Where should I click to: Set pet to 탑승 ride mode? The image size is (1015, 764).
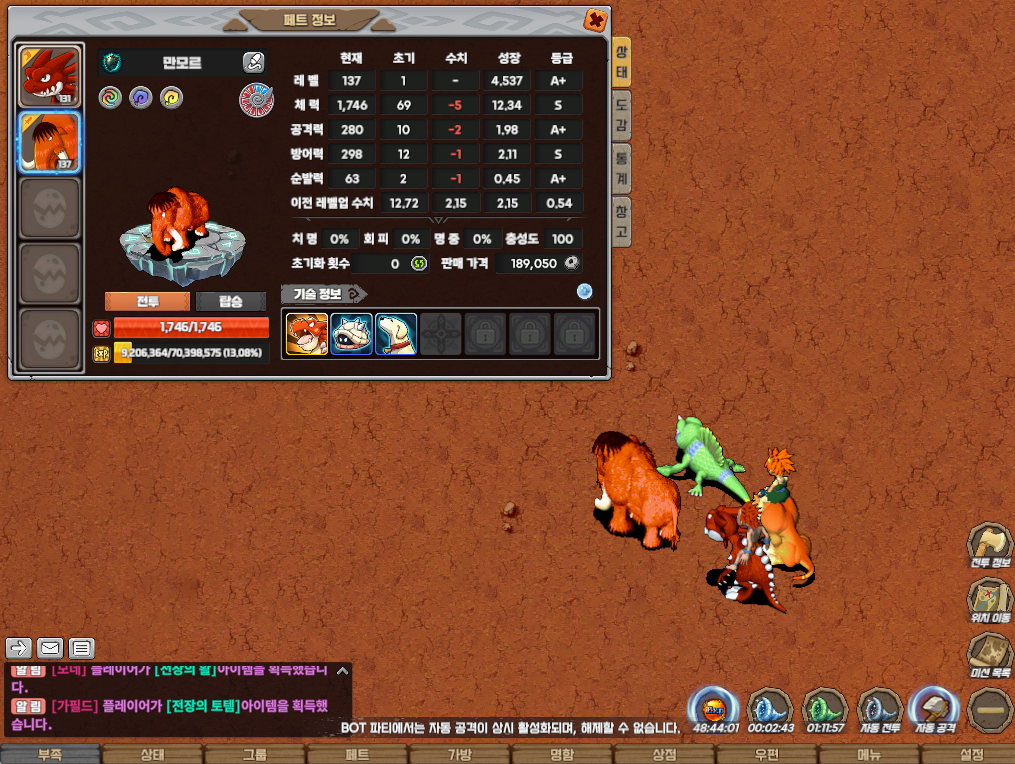[x=231, y=301]
